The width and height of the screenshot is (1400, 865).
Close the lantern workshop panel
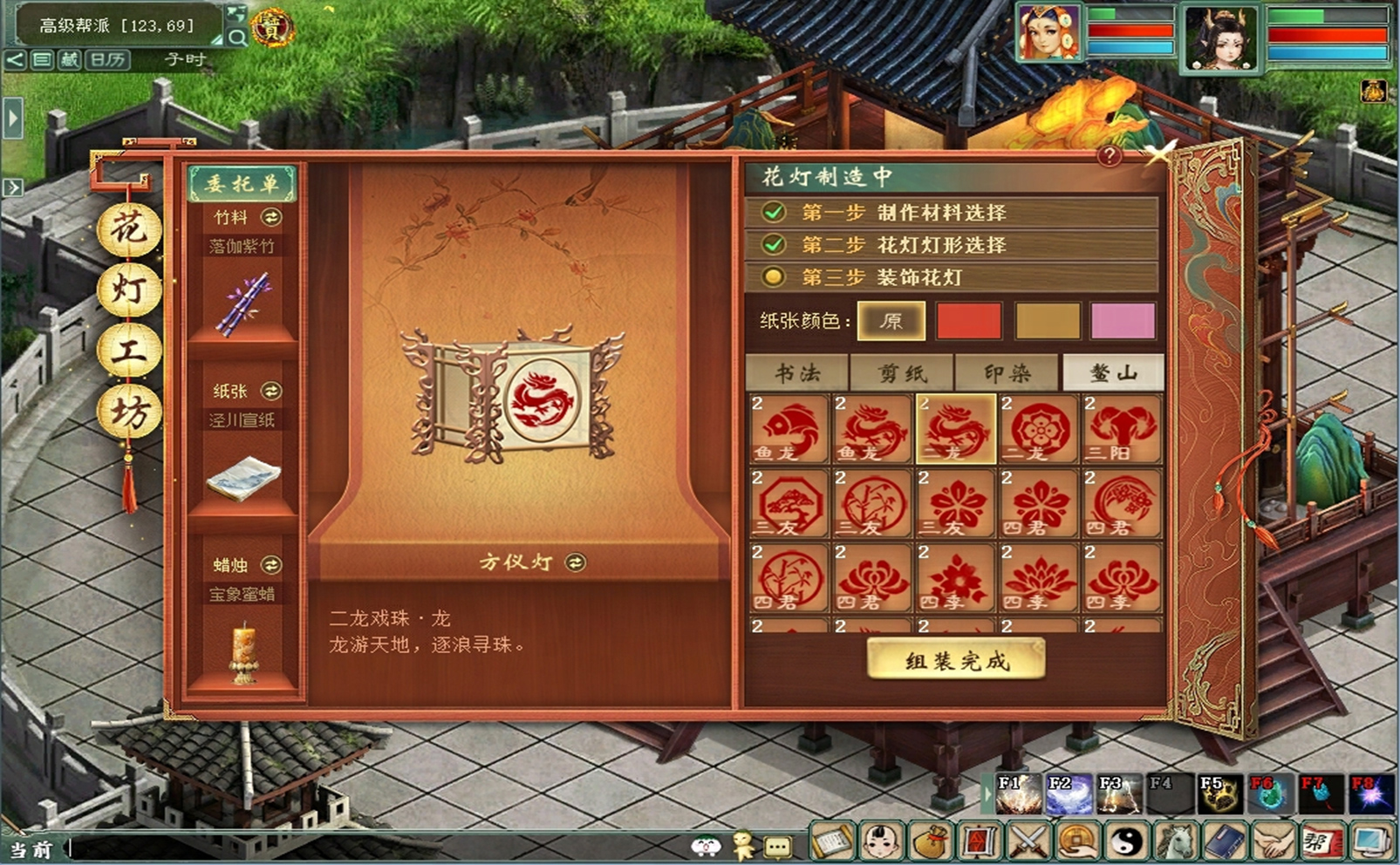1160,153
